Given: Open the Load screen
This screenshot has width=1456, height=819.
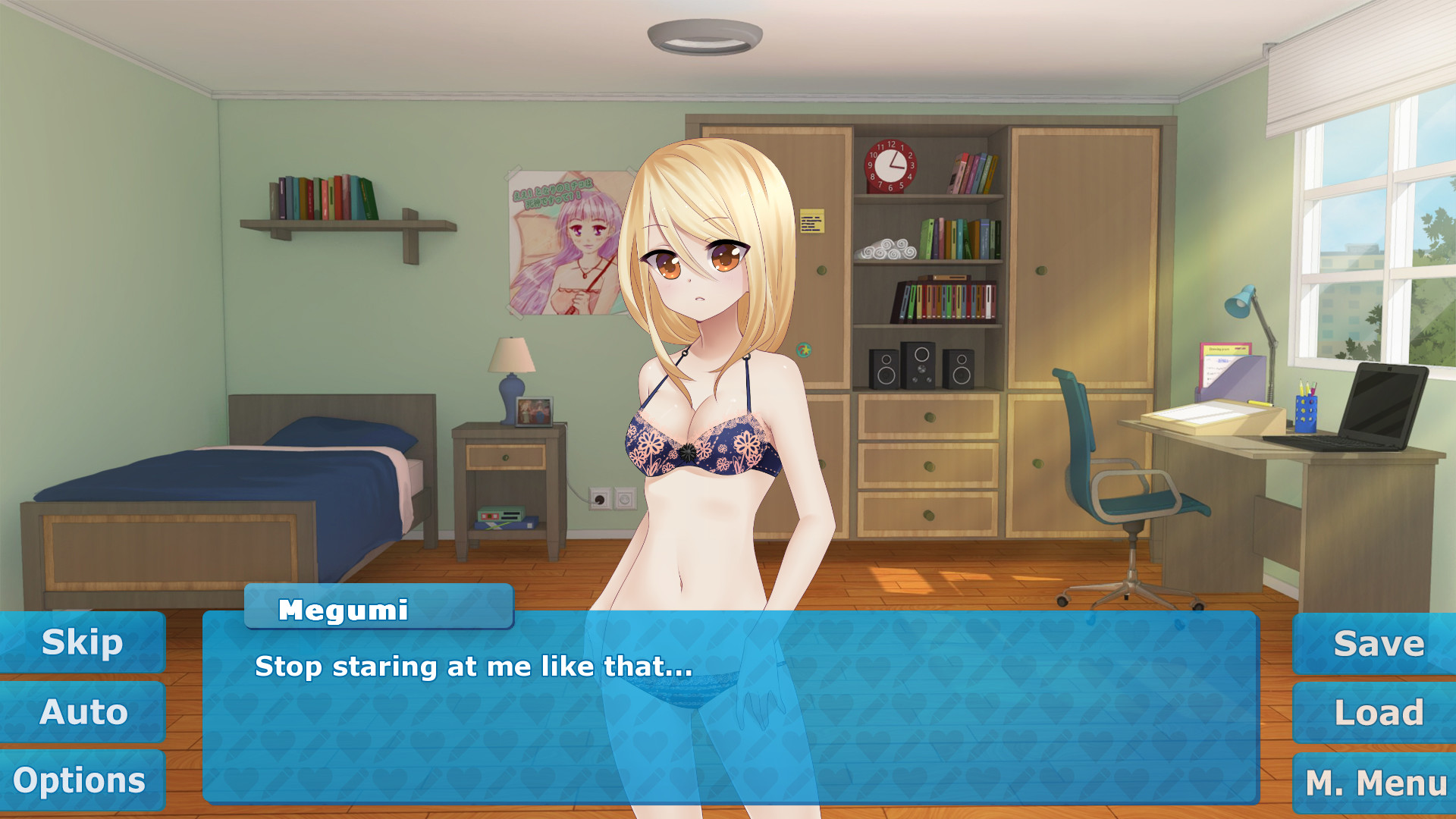Looking at the screenshot, I should (x=1376, y=711).
